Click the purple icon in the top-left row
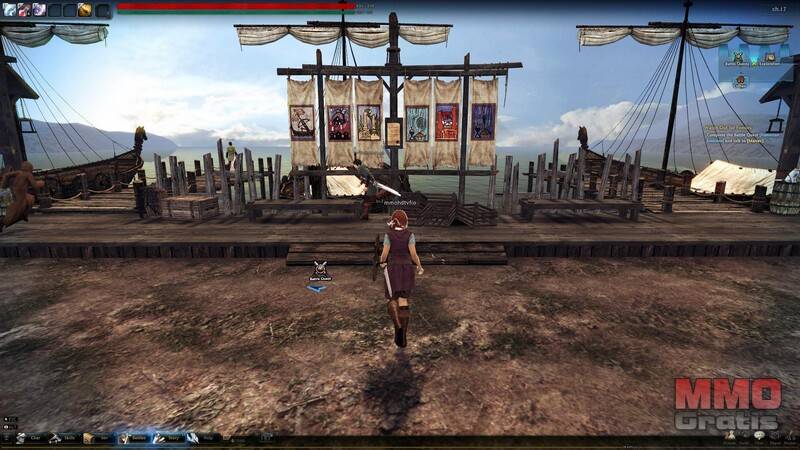Image resolution: width=800 pixels, height=450 pixels. tap(38, 10)
